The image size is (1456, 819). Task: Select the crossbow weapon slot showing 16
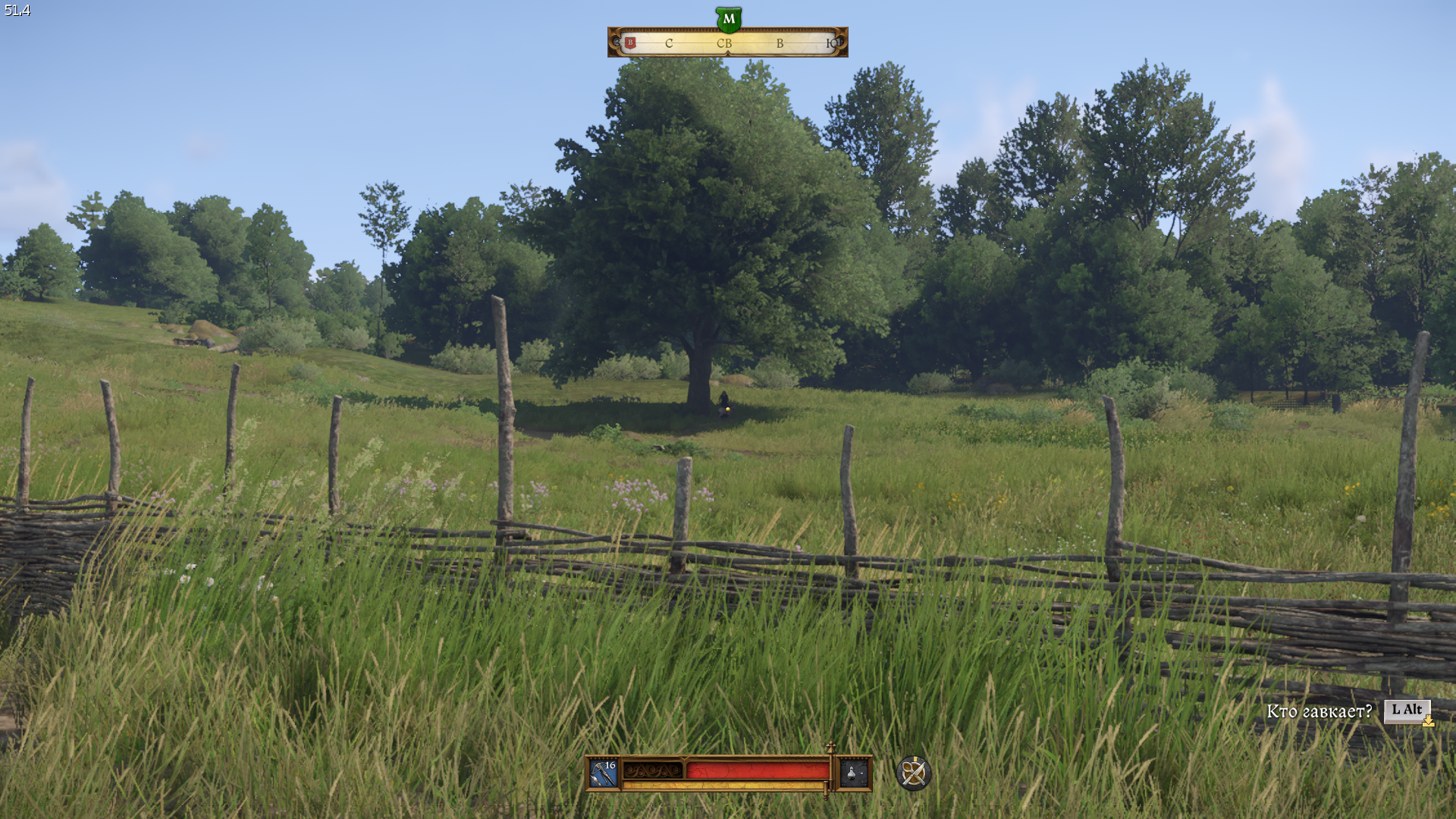coord(604,773)
